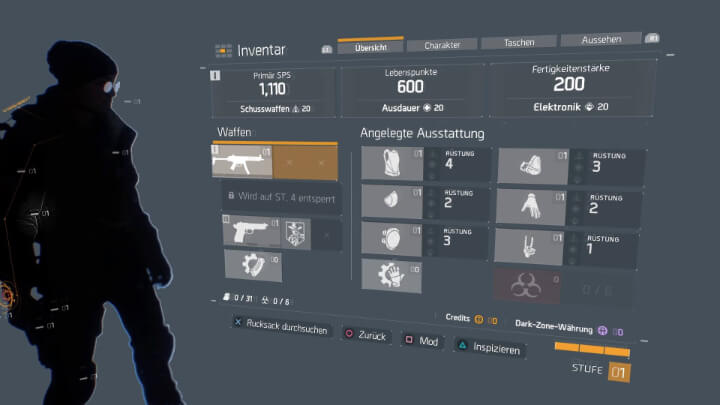Screen dimensions: 720x405
Task: Select the primary submachine gun weapon slot
Action: coord(241,158)
